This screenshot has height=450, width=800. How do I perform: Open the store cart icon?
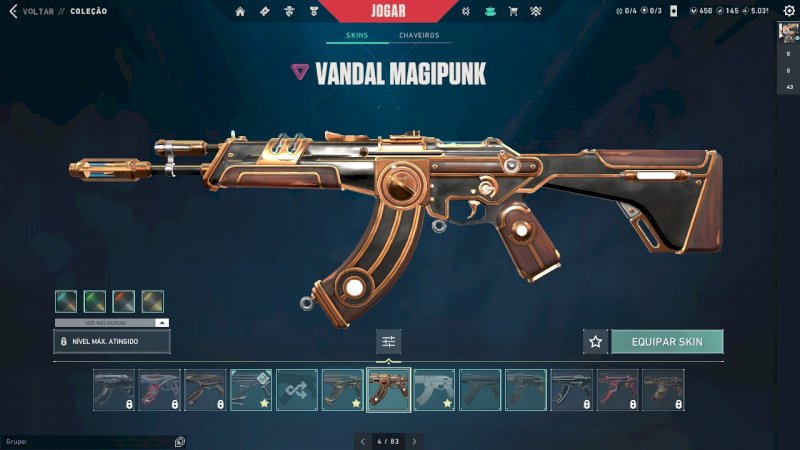pos(513,12)
